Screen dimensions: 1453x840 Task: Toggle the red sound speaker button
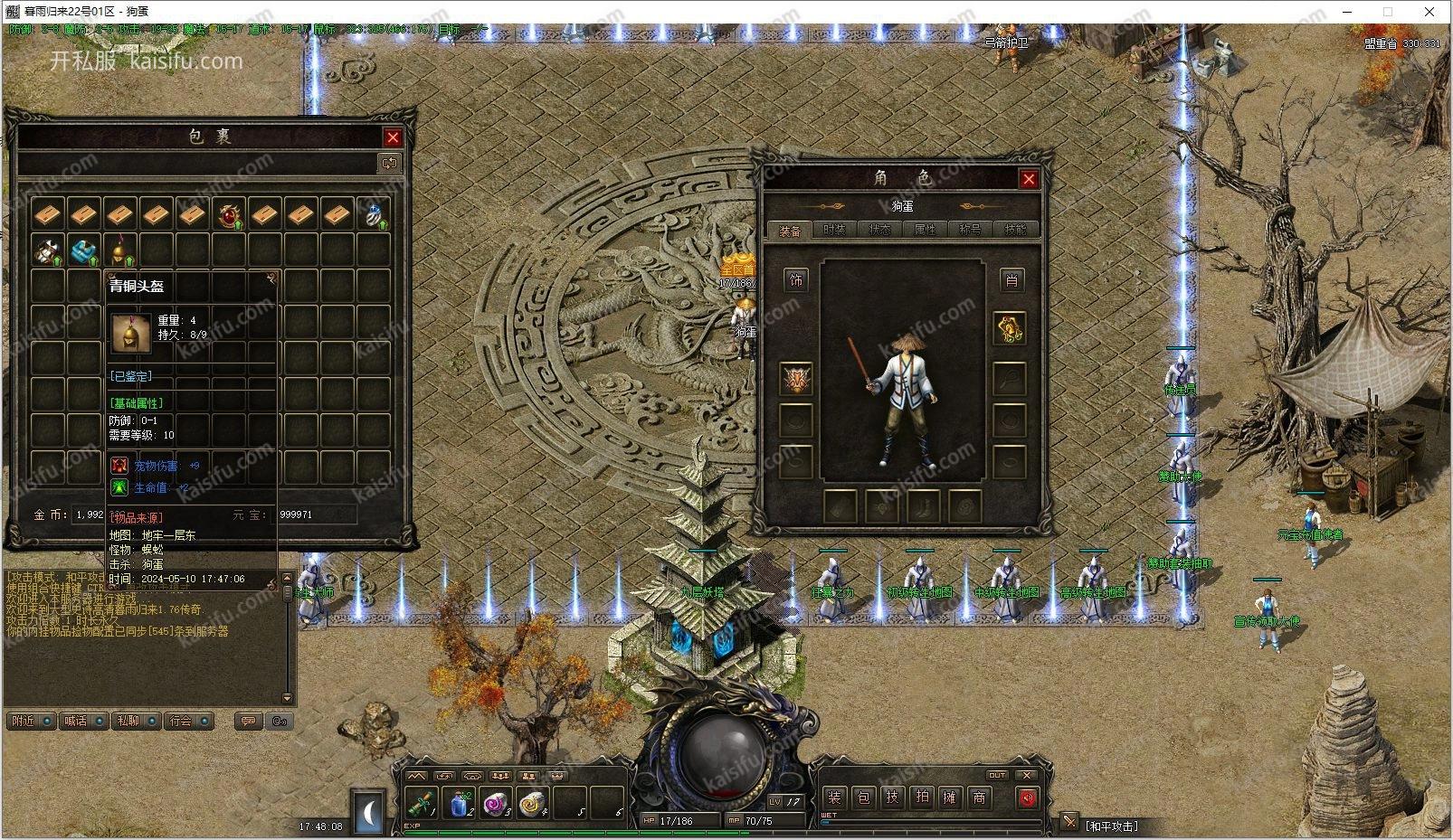click(1026, 798)
